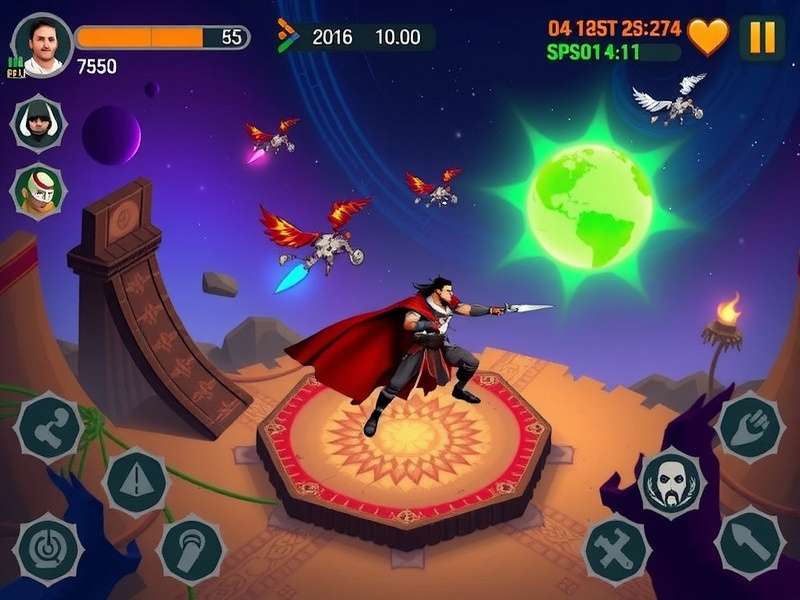Activate the hammer ability icon
This screenshot has height=600, width=800.
(50, 426)
